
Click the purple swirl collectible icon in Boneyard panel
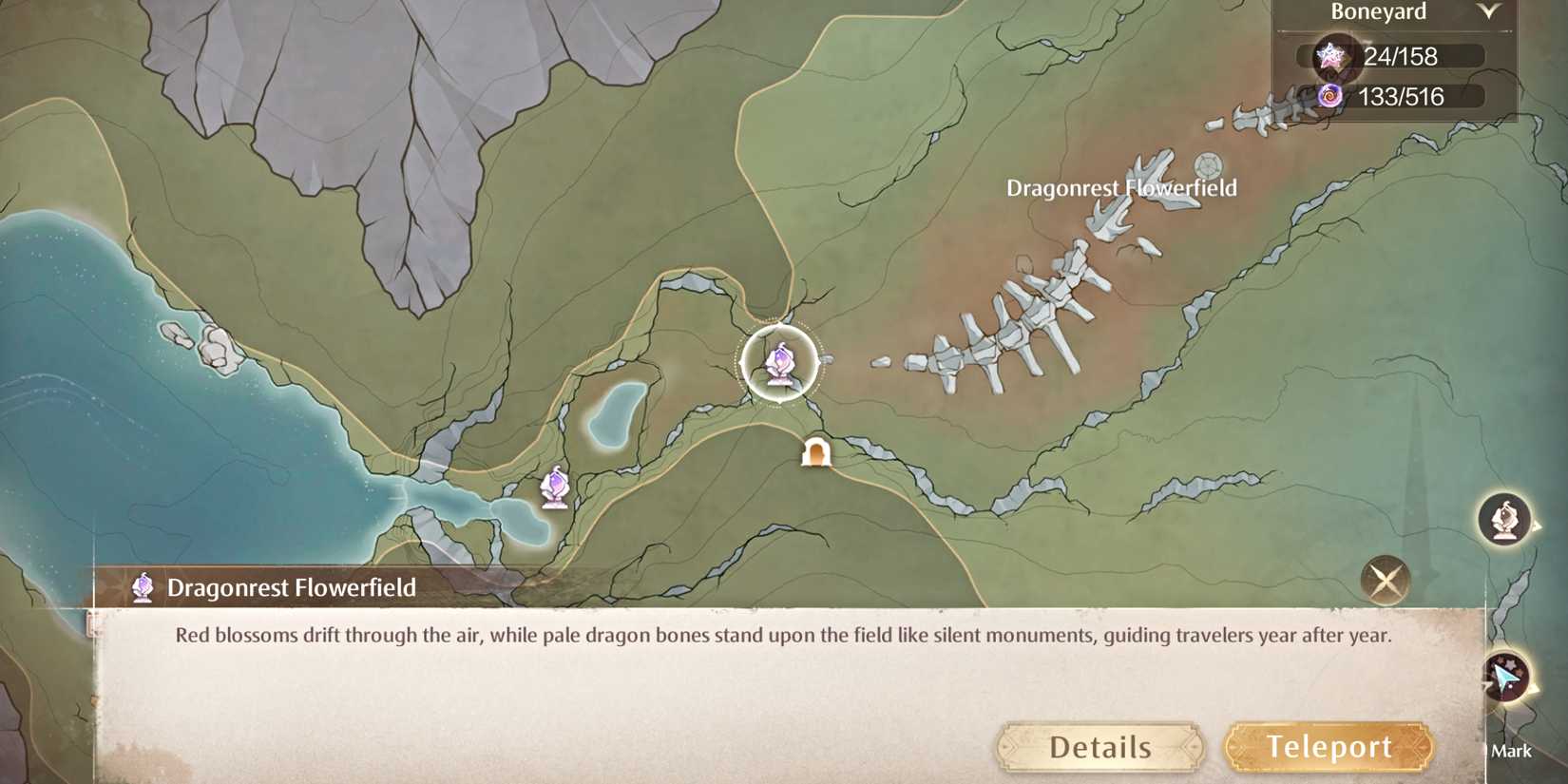point(1332,96)
